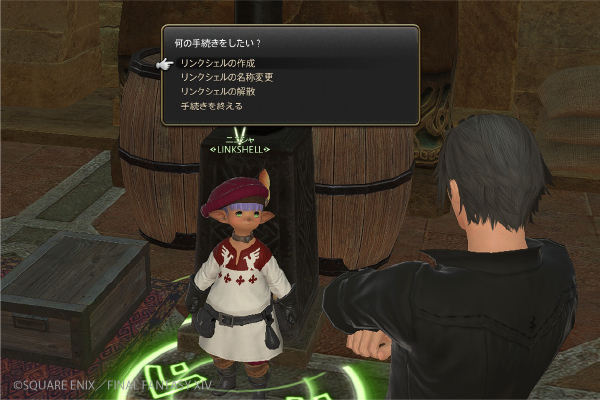The width and height of the screenshot is (600, 400).
Task: Pick リンクシェルの解散 option
Action: 218,91
